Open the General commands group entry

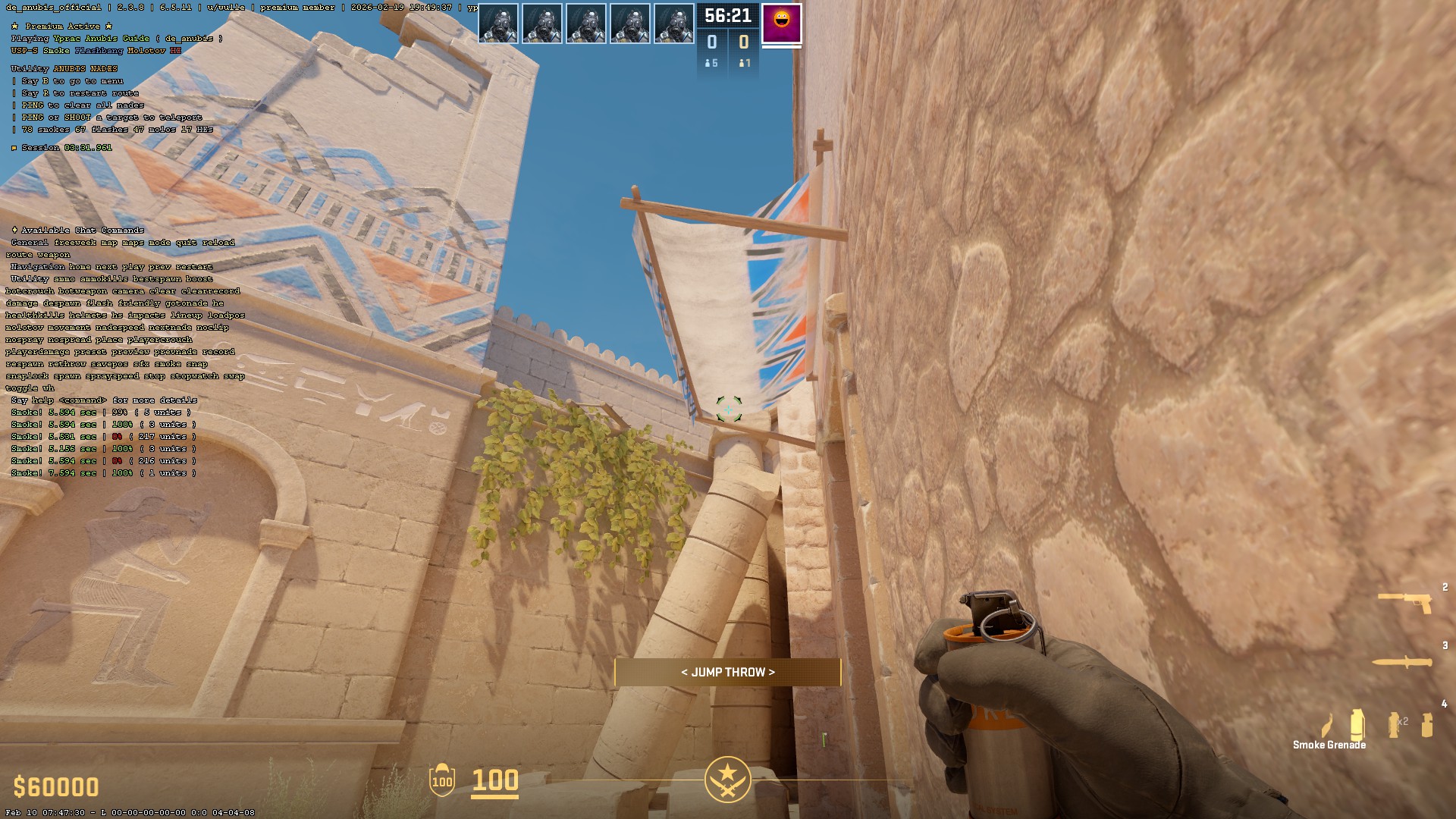[27, 243]
